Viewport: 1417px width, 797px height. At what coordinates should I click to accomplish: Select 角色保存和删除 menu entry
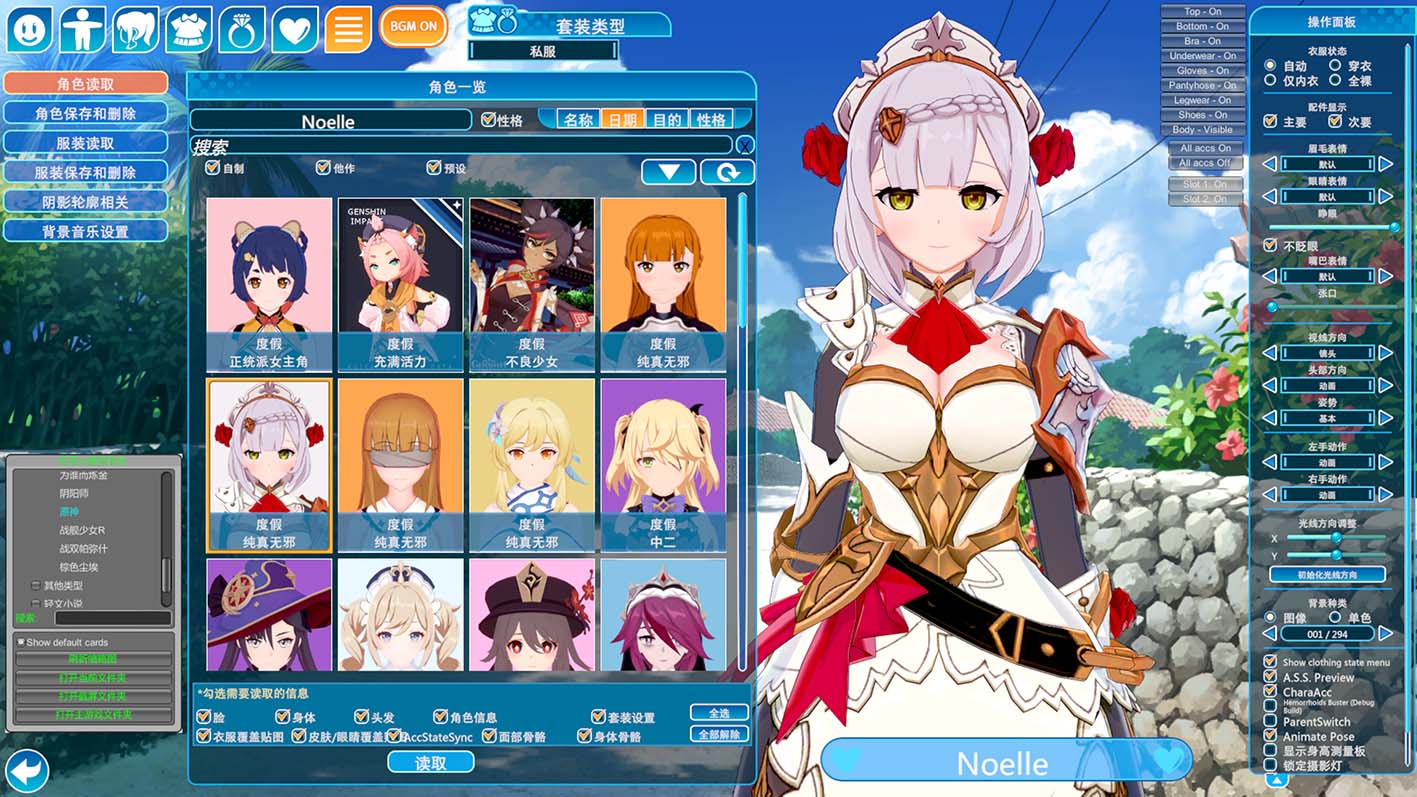(x=85, y=114)
